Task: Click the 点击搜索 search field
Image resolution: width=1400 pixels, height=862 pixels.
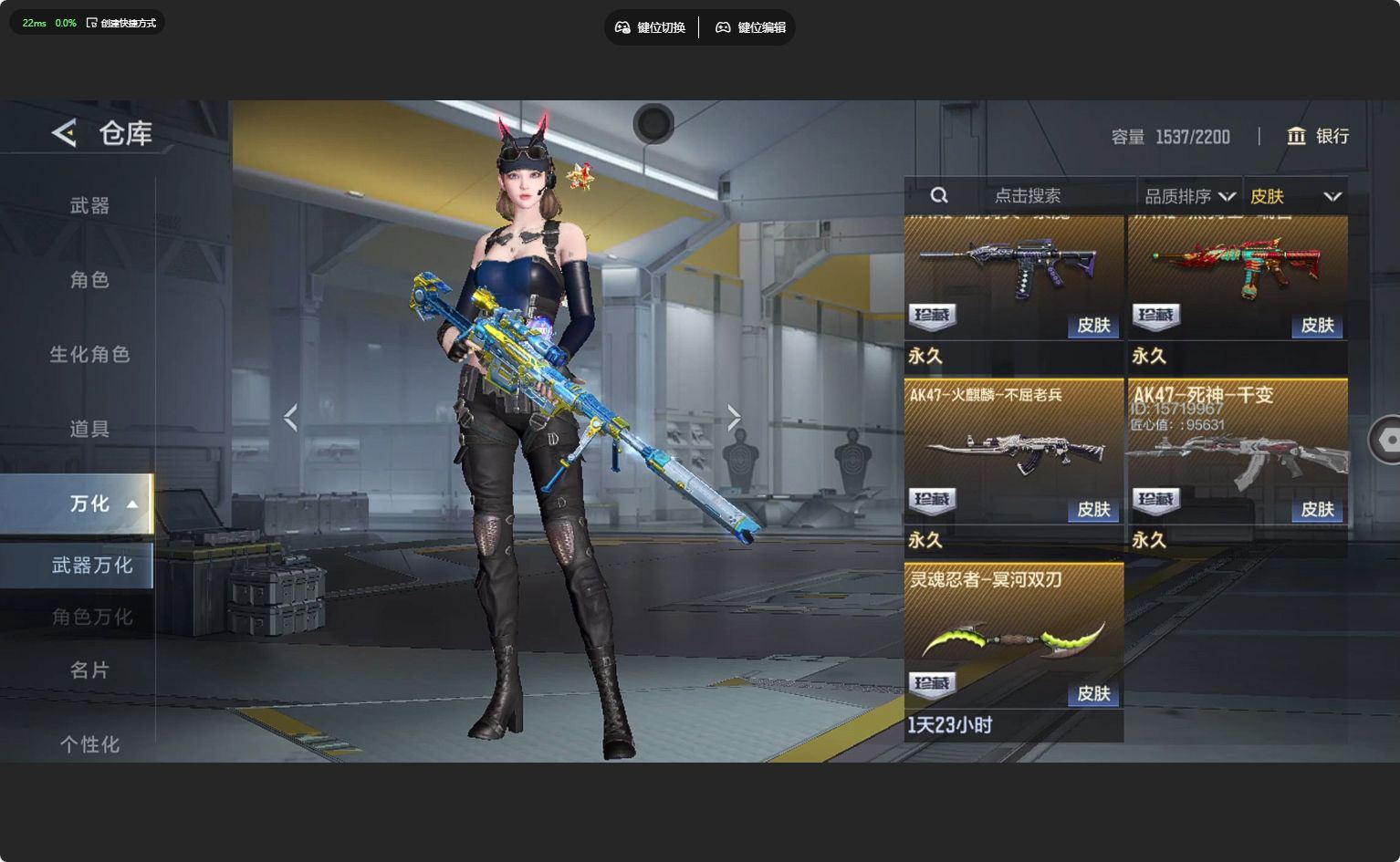Action: coord(1027,196)
